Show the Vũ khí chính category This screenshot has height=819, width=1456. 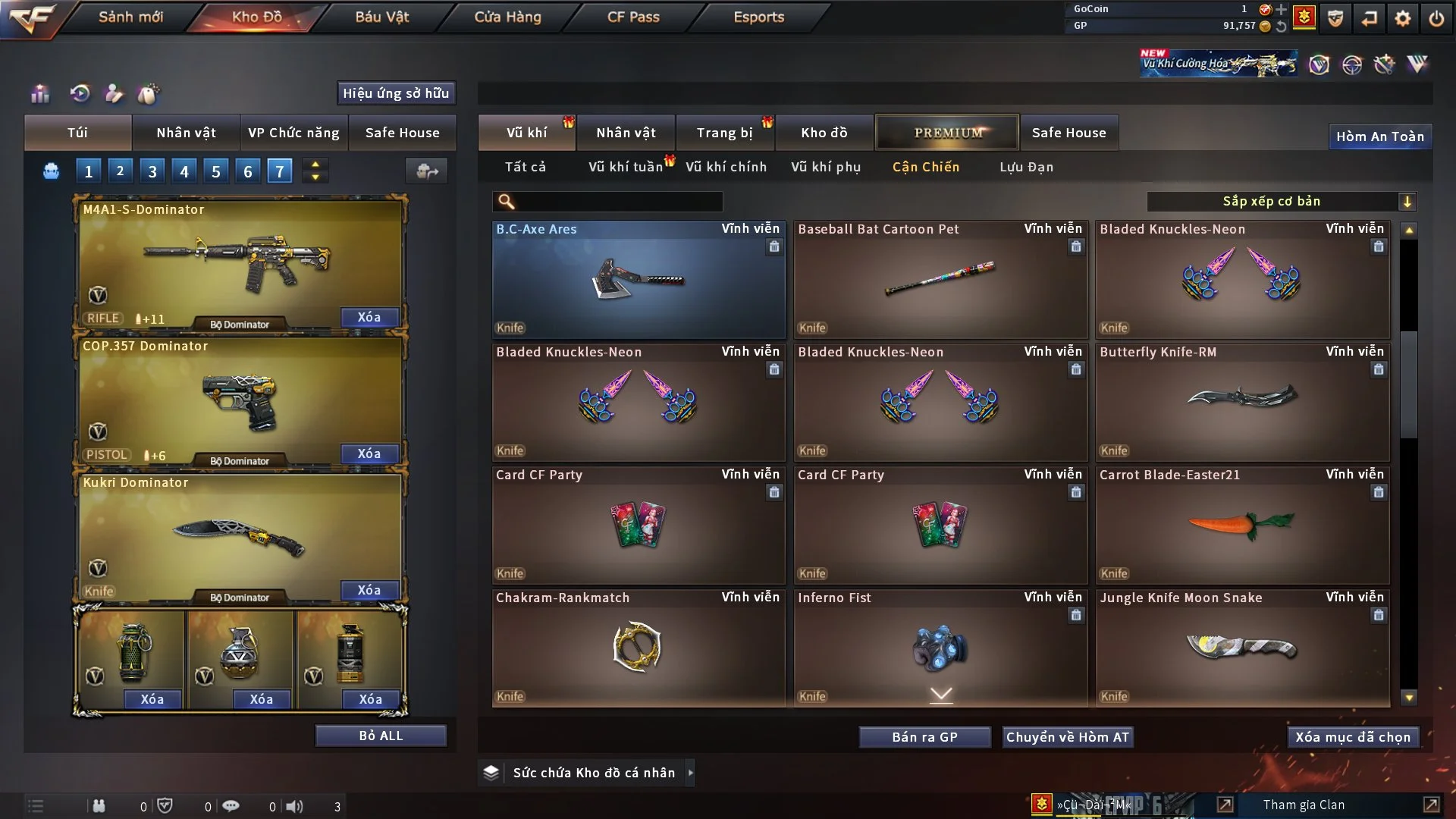click(726, 167)
